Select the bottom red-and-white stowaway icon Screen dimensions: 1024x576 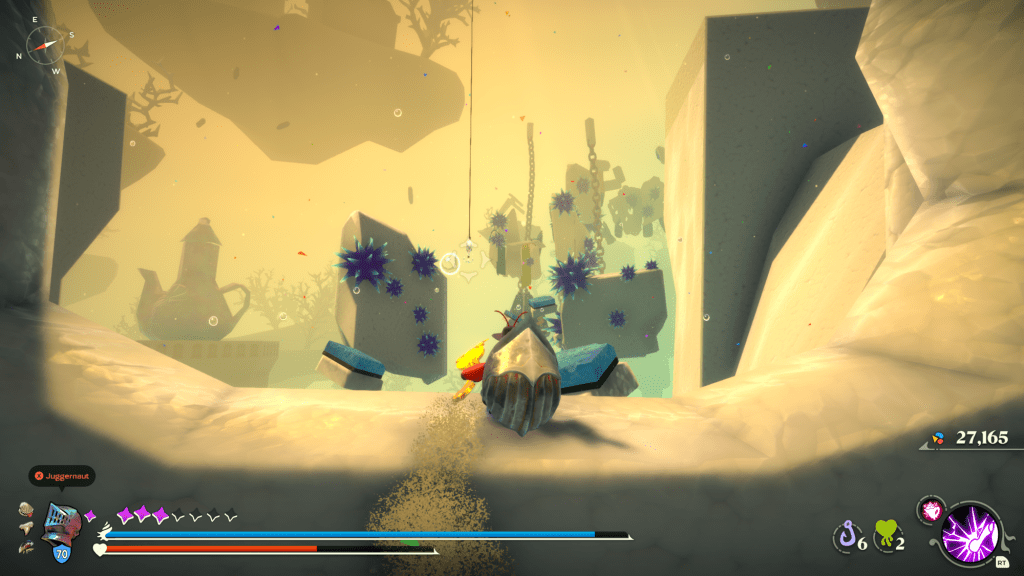[x=25, y=548]
